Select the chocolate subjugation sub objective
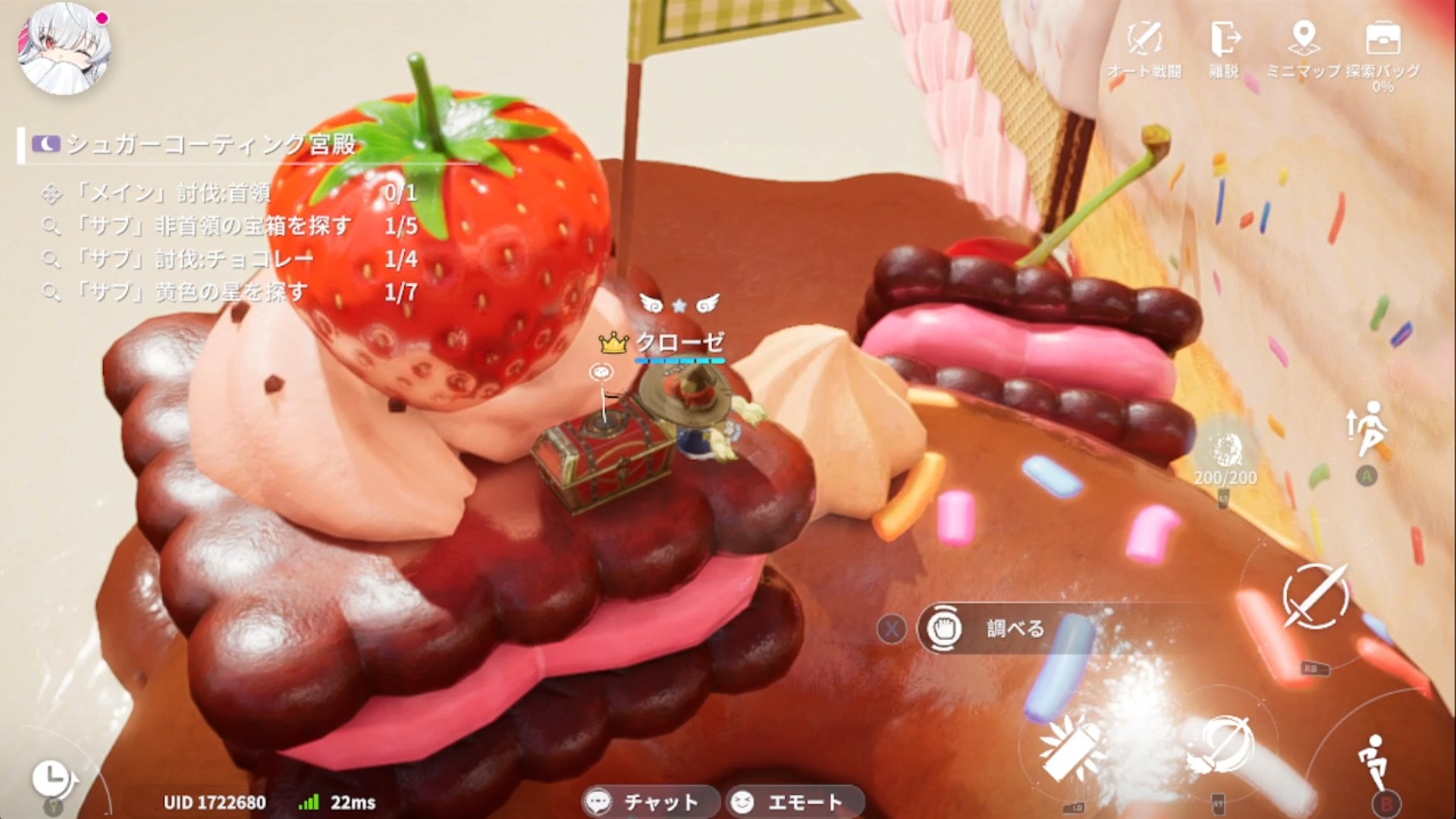The height and width of the screenshot is (819, 1456). pos(227,259)
